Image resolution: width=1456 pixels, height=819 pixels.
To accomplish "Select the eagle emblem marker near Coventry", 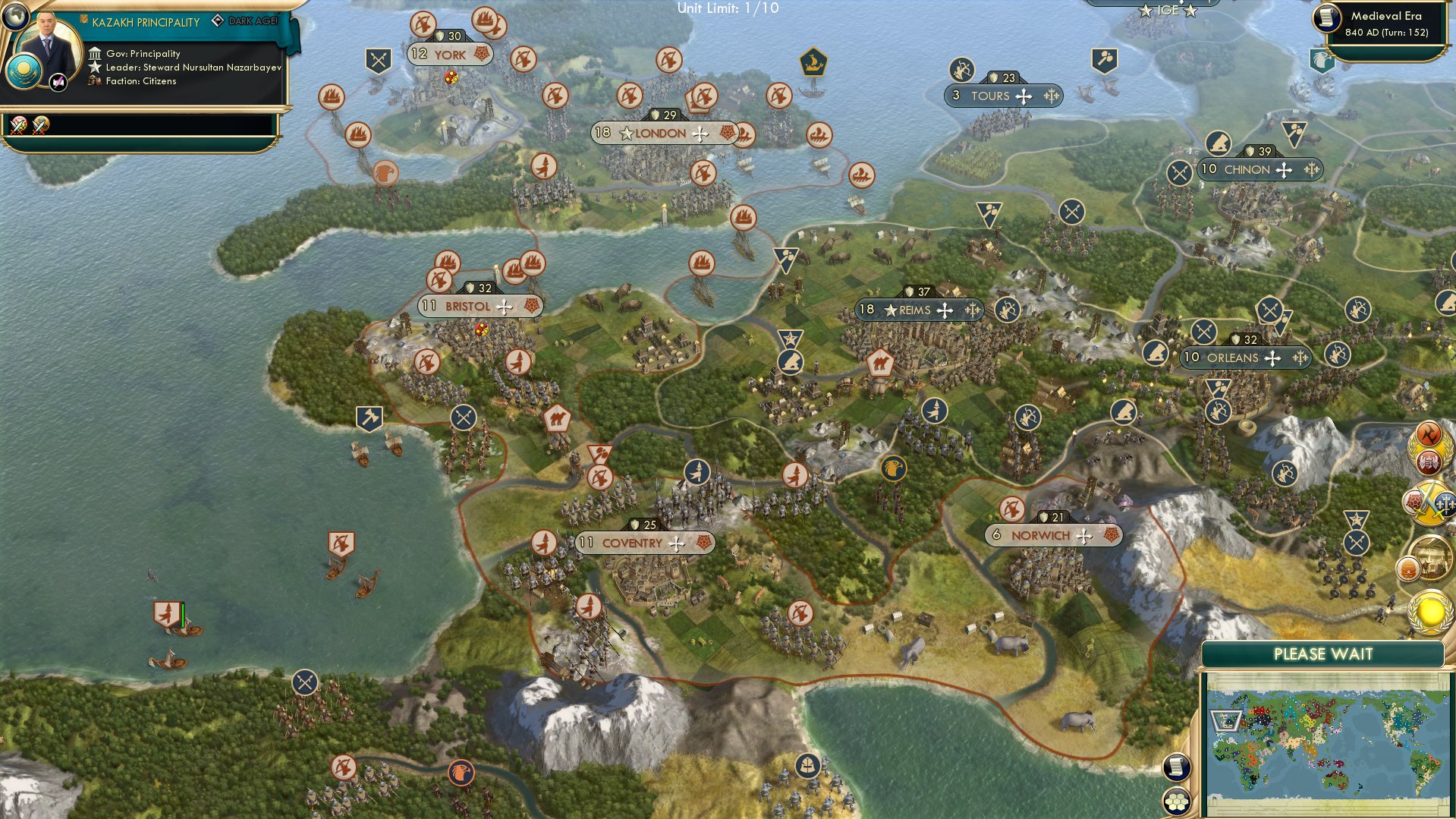I will pos(892,469).
